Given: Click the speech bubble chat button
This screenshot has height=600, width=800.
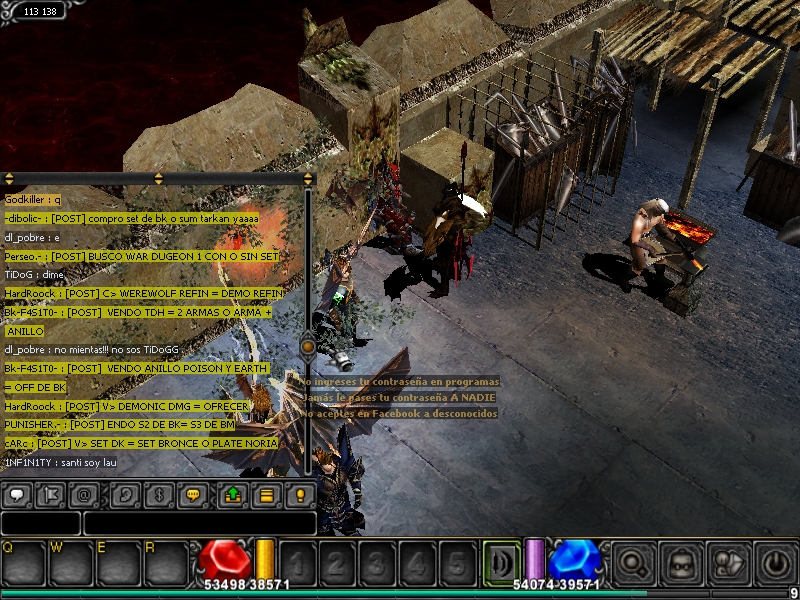Looking at the screenshot, I should (19, 496).
